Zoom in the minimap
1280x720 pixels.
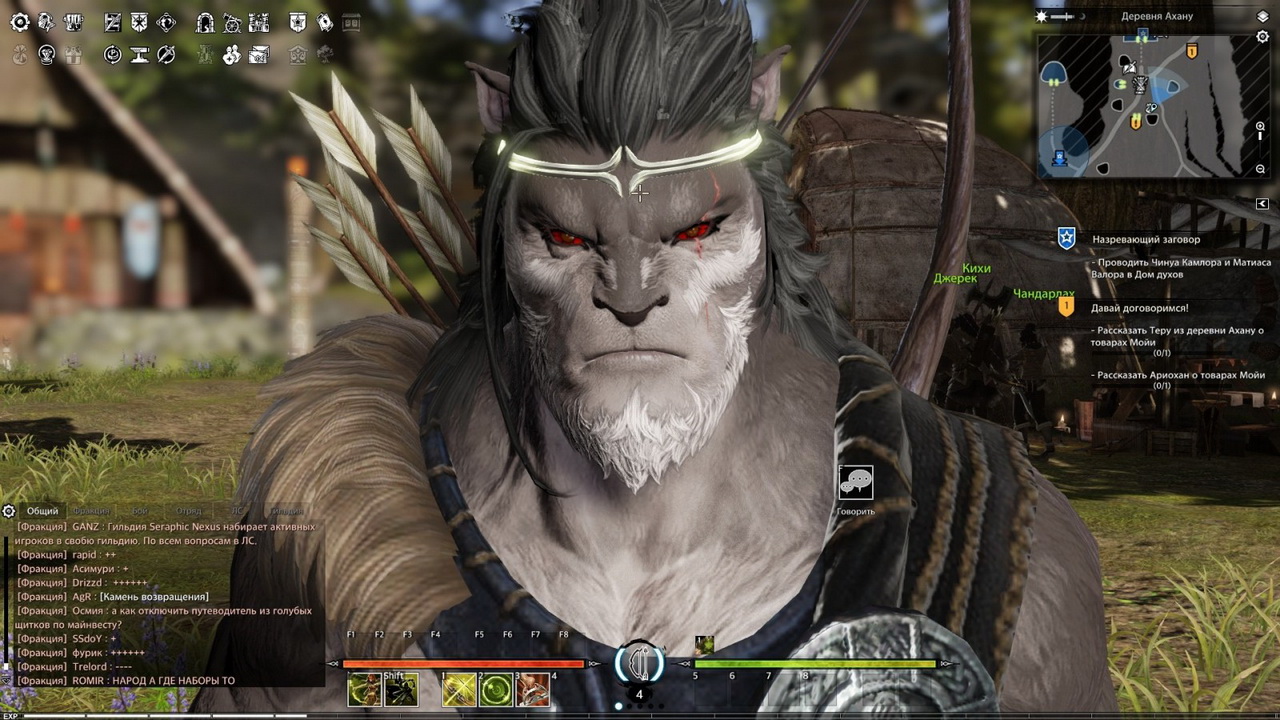[1261, 128]
